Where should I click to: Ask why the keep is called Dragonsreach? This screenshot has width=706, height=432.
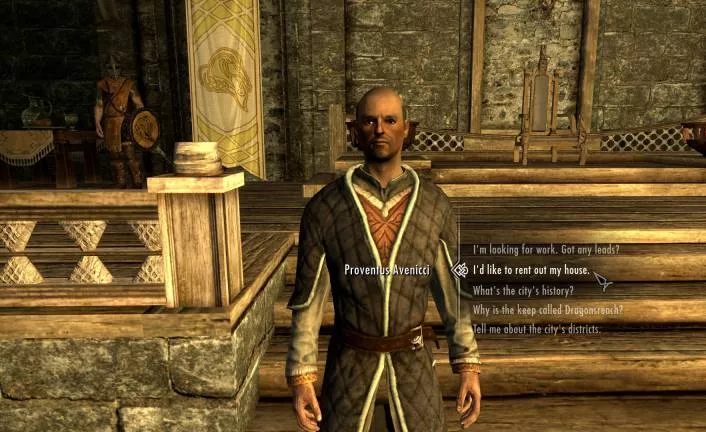547,310
